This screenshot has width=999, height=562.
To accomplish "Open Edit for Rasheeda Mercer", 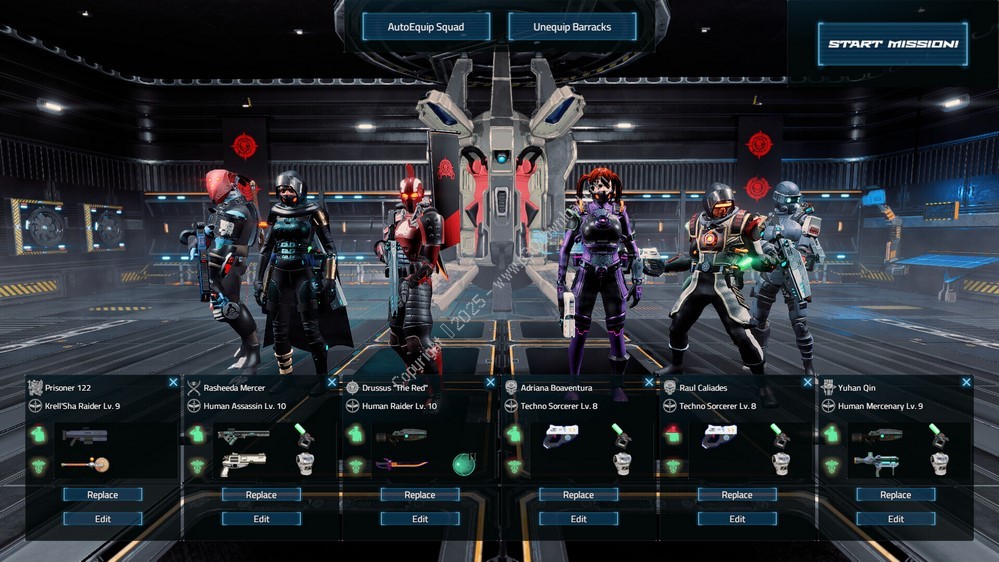I will click(x=261, y=519).
